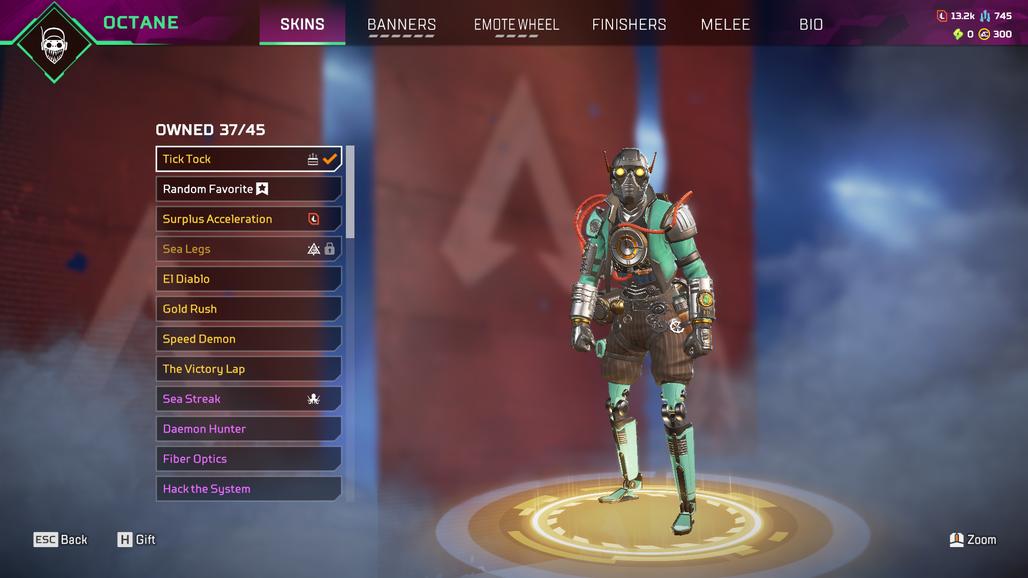The width and height of the screenshot is (1028, 578).
Task: Select the Surplus Acceleration skin
Action: click(x=248, y=219)
